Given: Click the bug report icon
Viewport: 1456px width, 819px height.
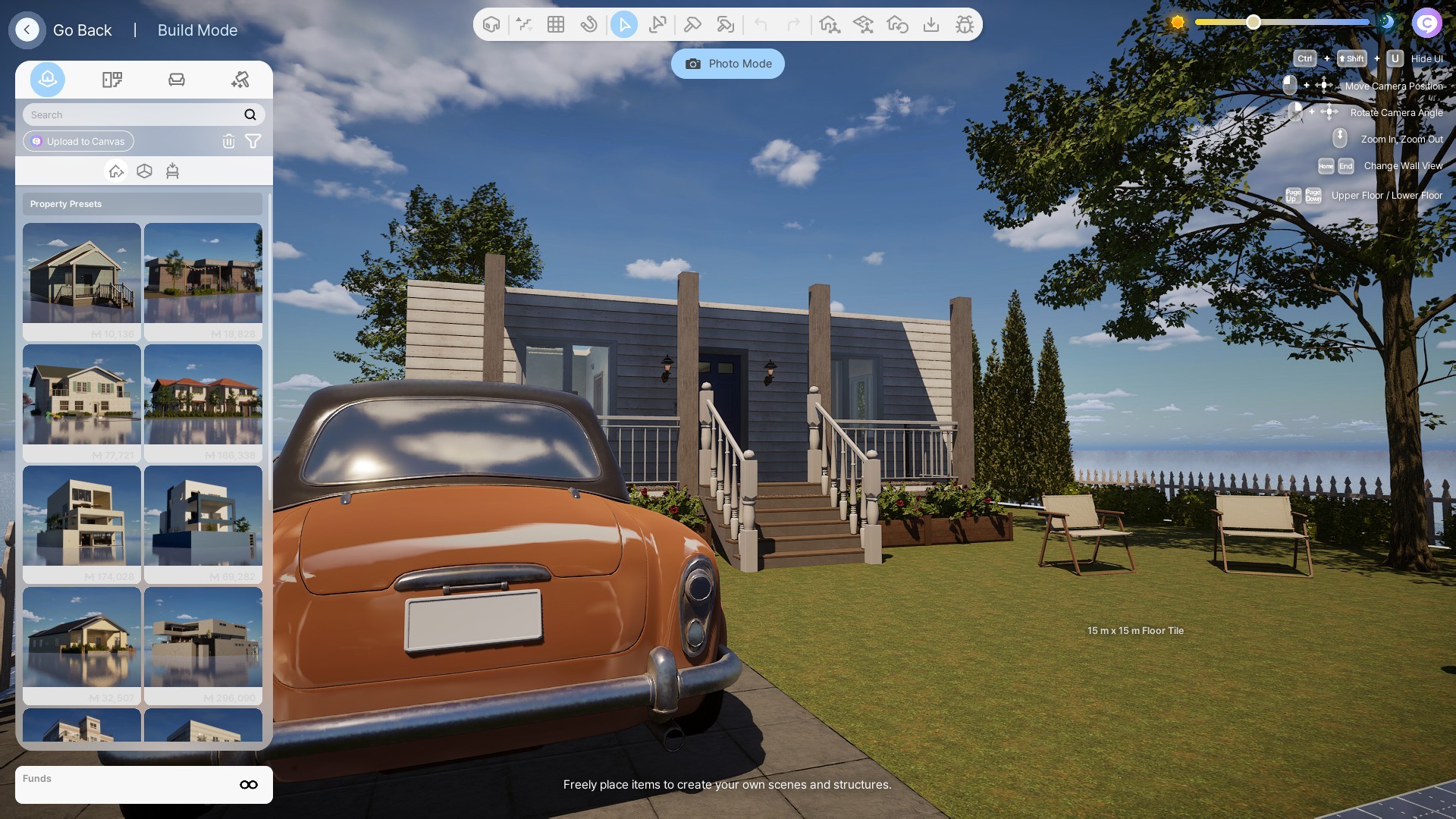Looking at the screenshot, I should coord(965,24).
